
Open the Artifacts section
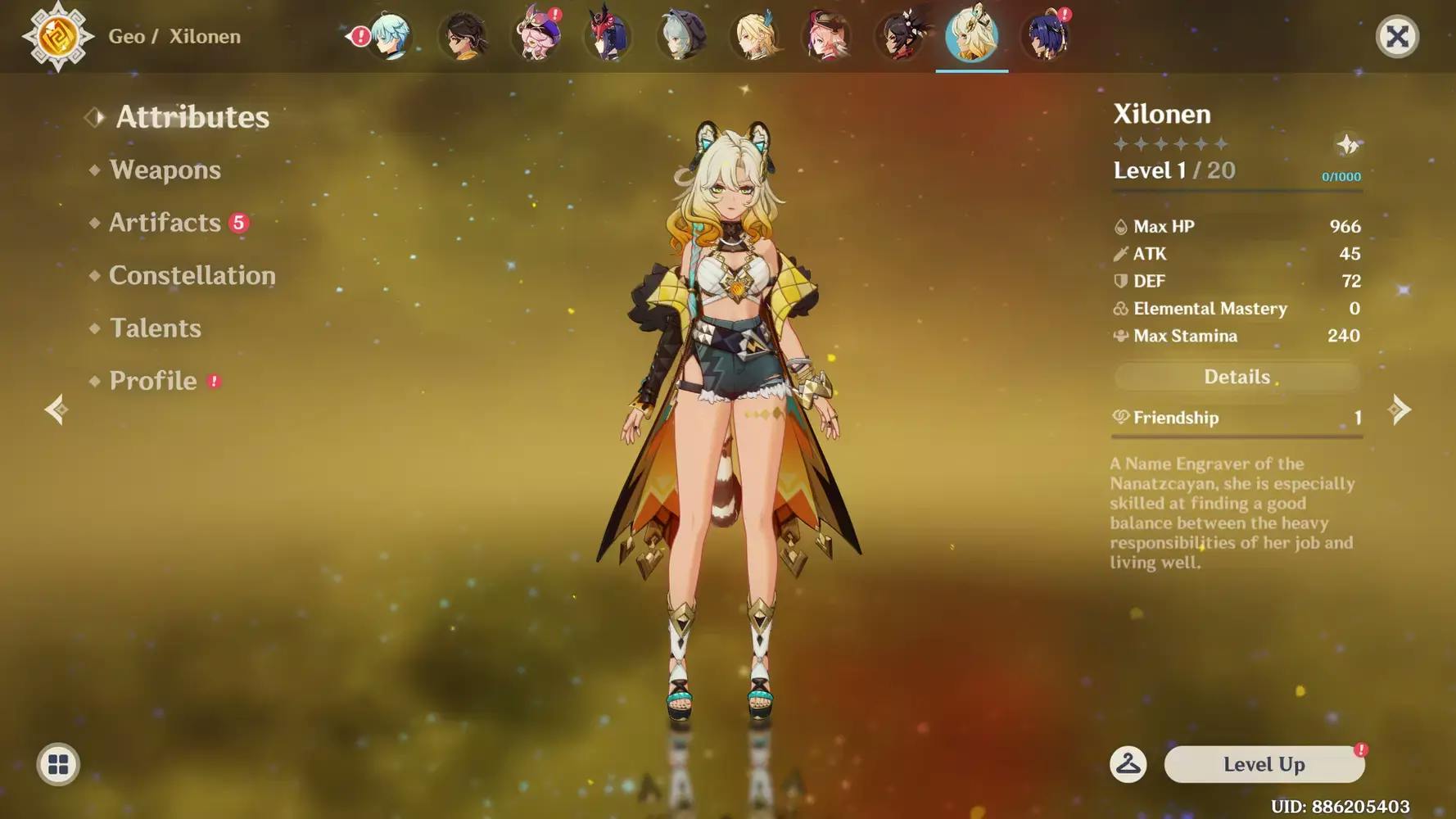(165, 223)
